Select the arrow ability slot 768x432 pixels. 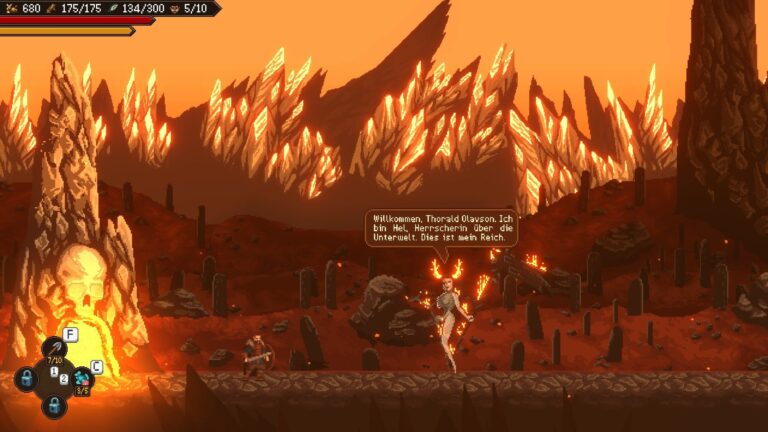[54, 349]
